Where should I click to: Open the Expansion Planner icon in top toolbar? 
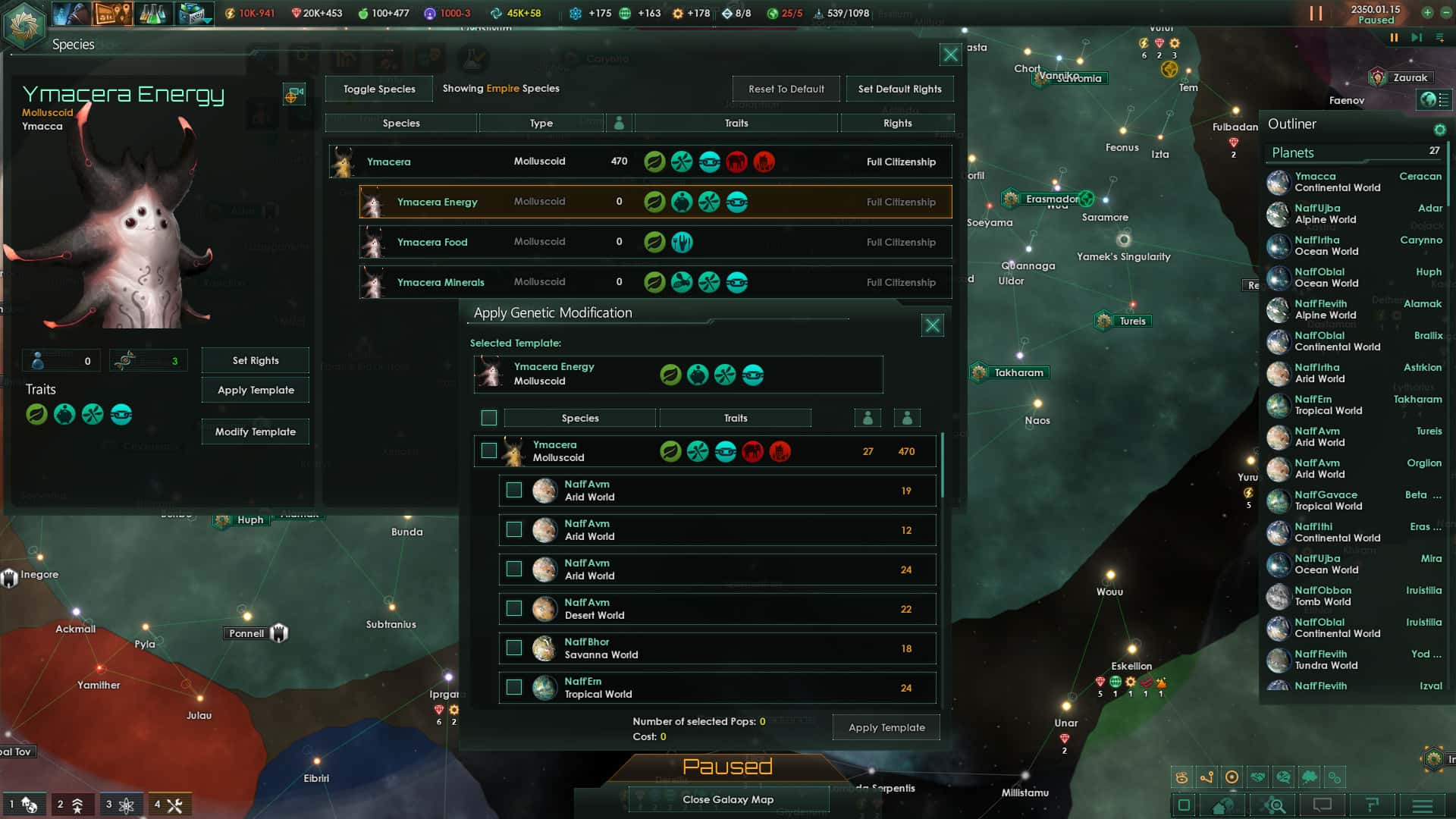pos(112,13)
